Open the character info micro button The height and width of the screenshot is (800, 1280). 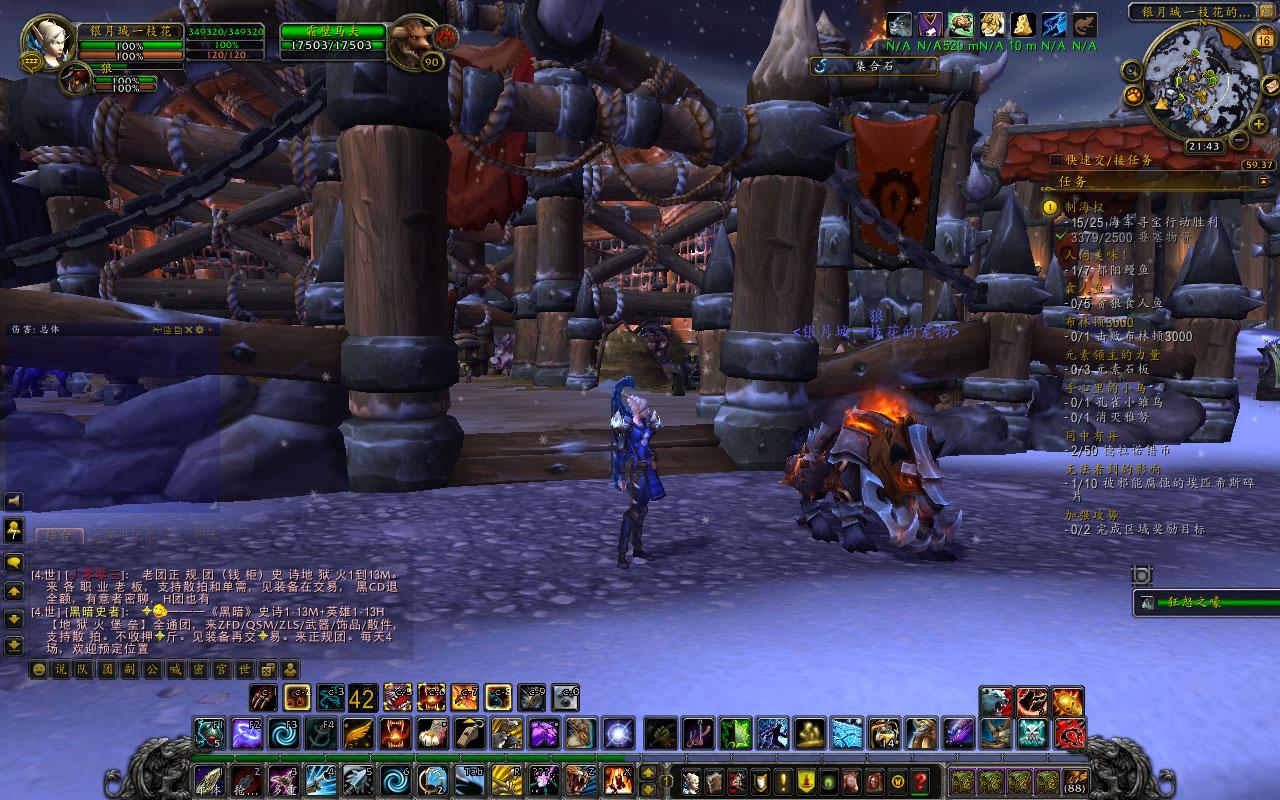pos(691,781)
